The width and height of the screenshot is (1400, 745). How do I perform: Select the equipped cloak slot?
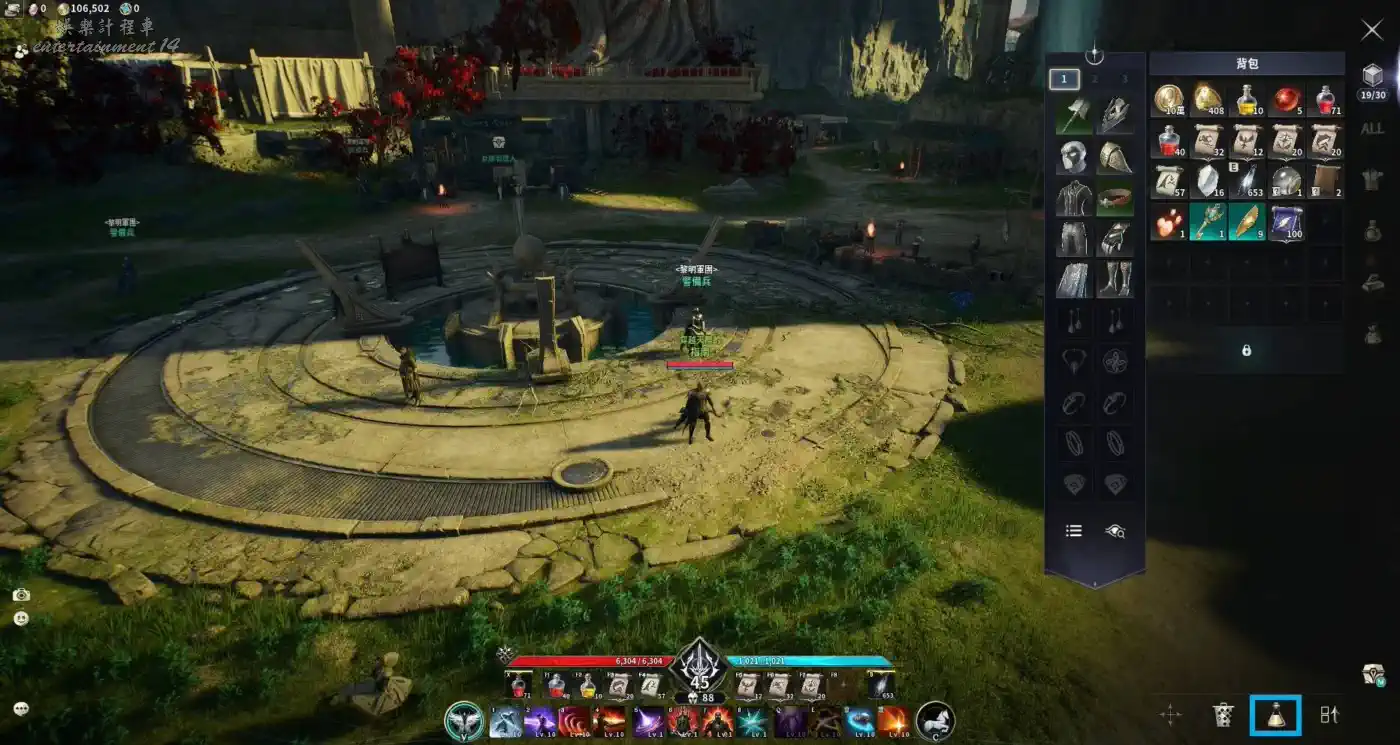[1074, 279]
